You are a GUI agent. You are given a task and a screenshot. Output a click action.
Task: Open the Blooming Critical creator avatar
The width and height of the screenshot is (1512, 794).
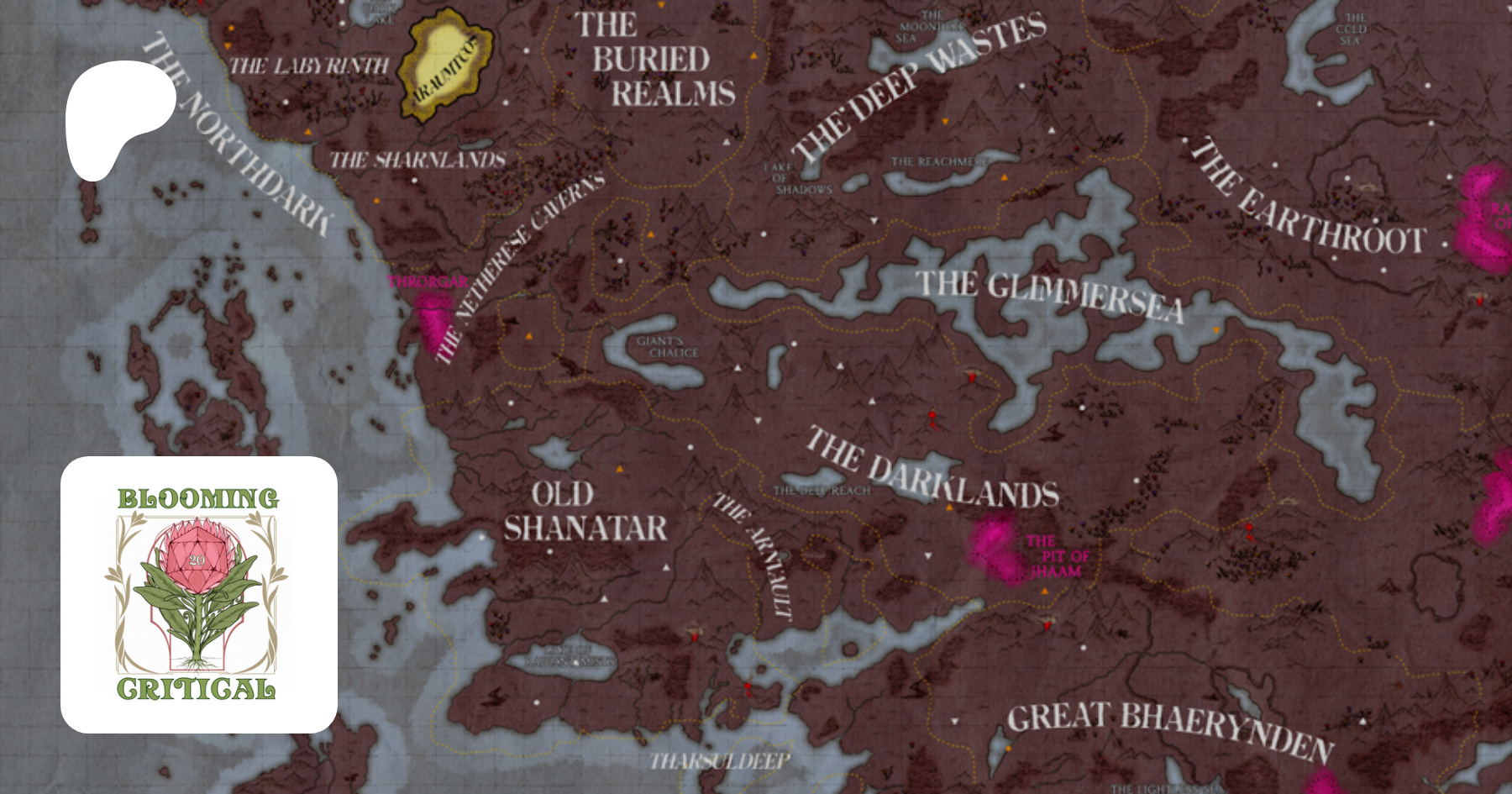click(x=199, y=595)
